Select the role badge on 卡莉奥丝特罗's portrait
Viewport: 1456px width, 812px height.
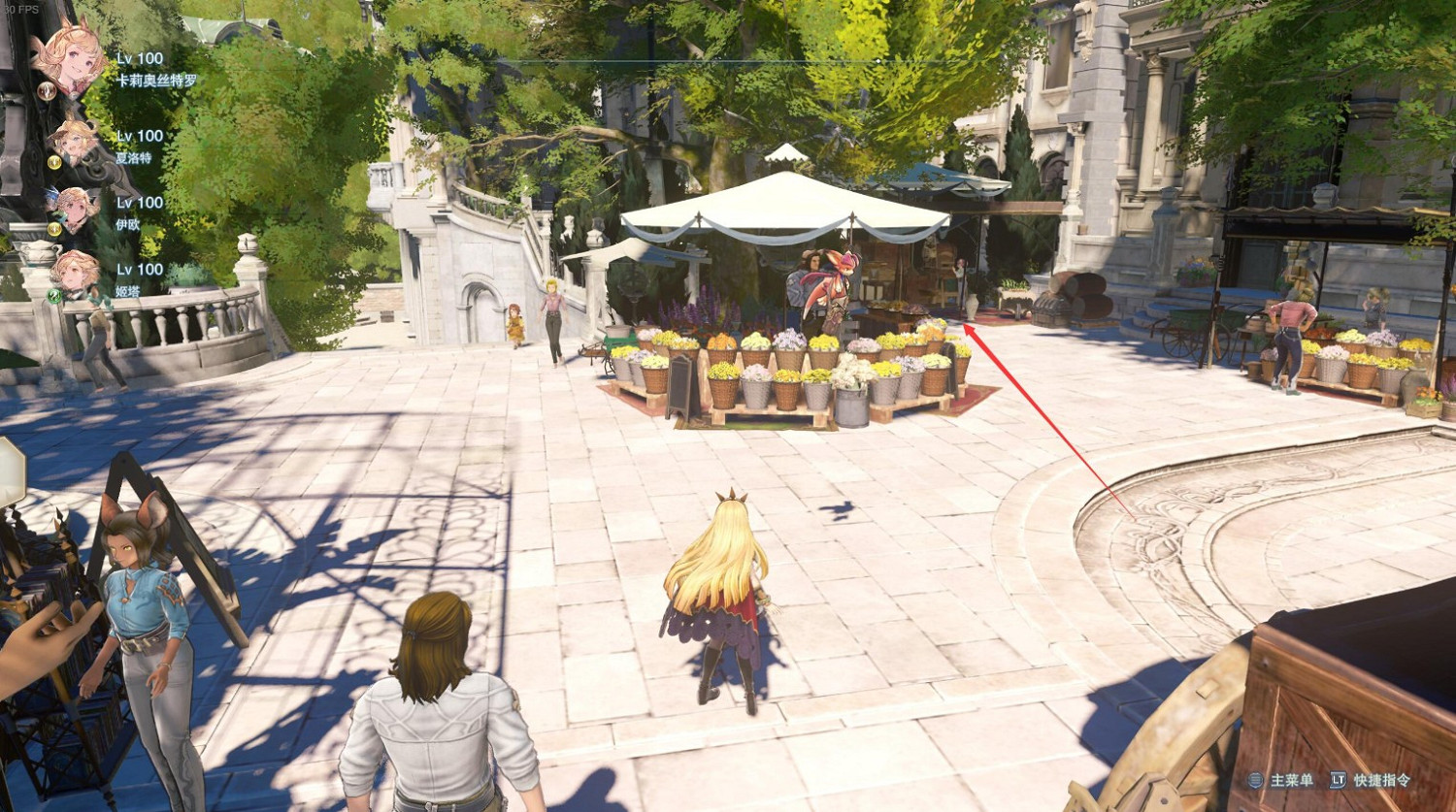[48, 93]
